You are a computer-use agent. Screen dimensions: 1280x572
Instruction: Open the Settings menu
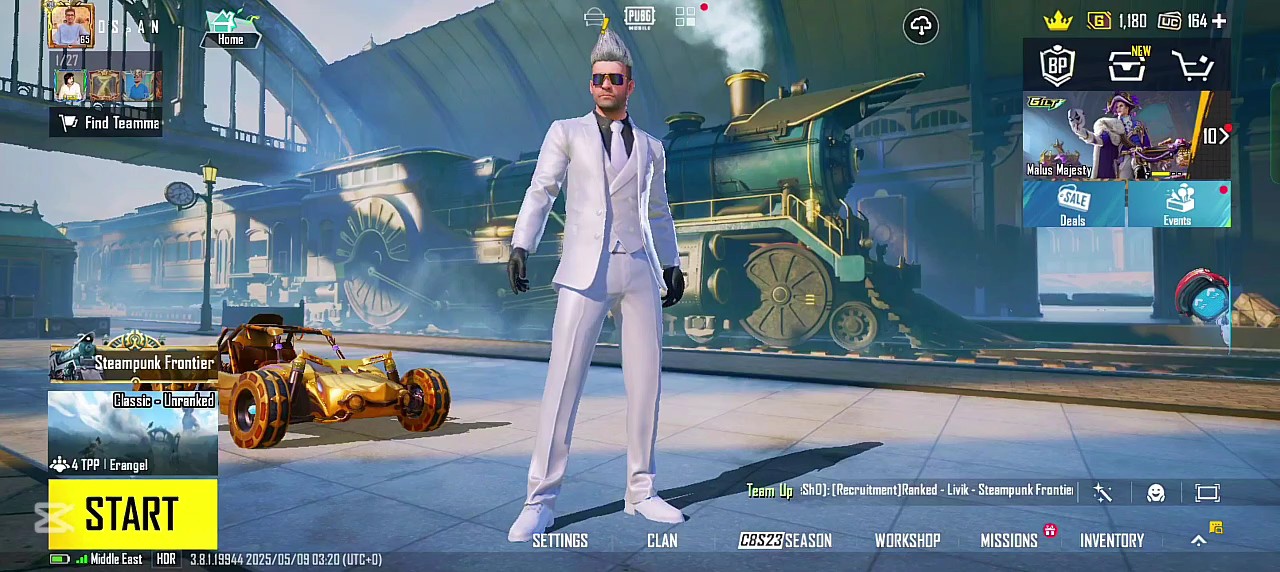coord(560,541)
